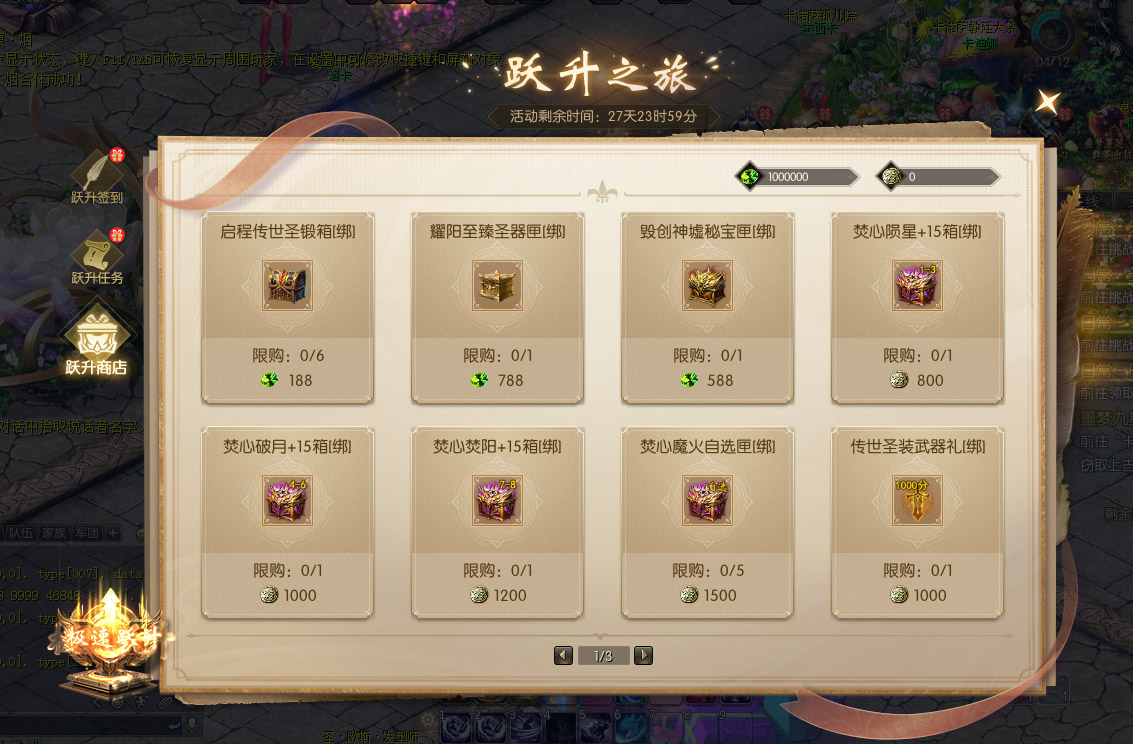The image size is (1133, 744).
Task: Buy the 启程传世圣锻箱 chest item
Action: coord(288,286)
